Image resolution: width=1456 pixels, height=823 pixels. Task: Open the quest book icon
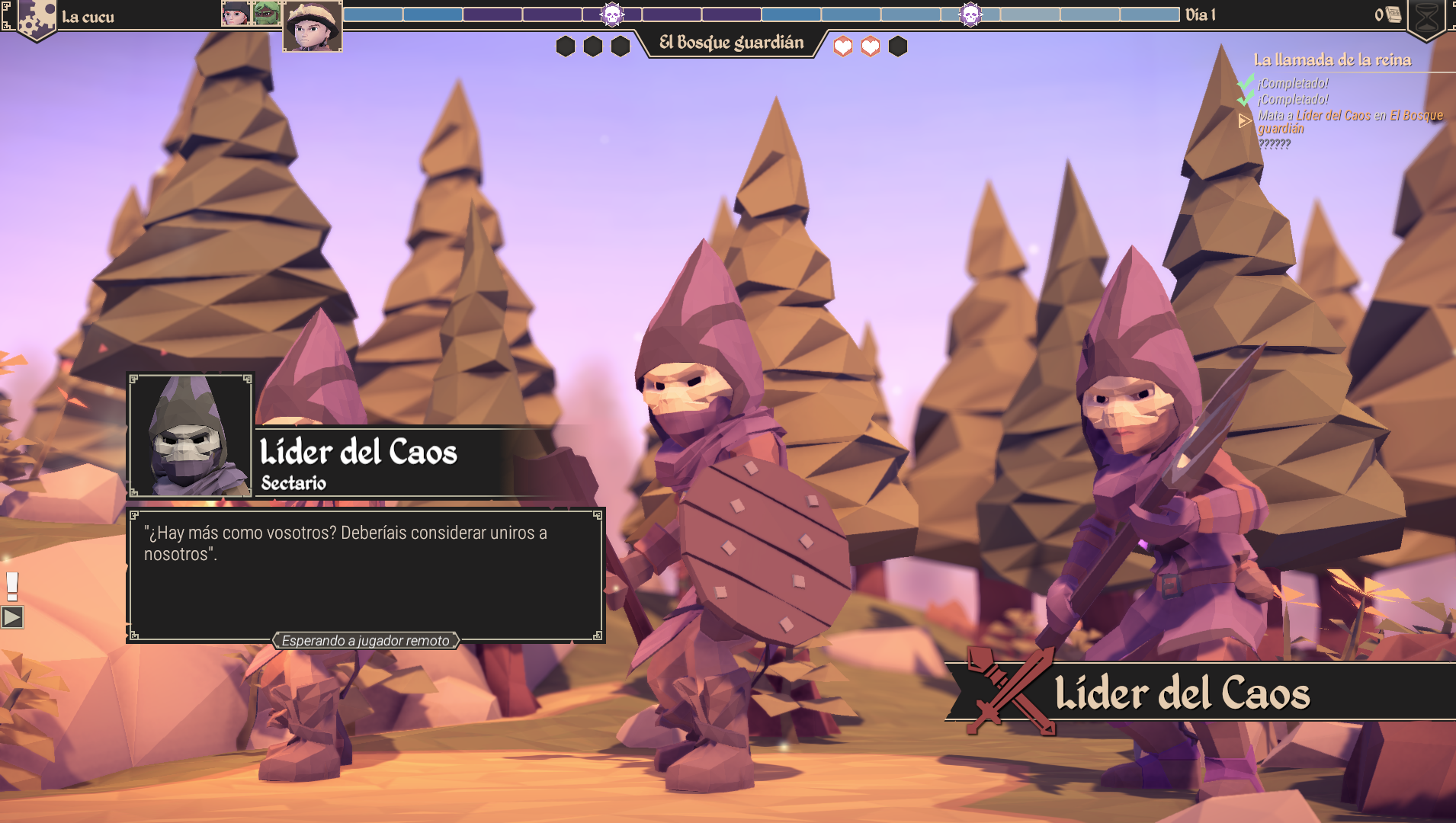click(1393, 14)
